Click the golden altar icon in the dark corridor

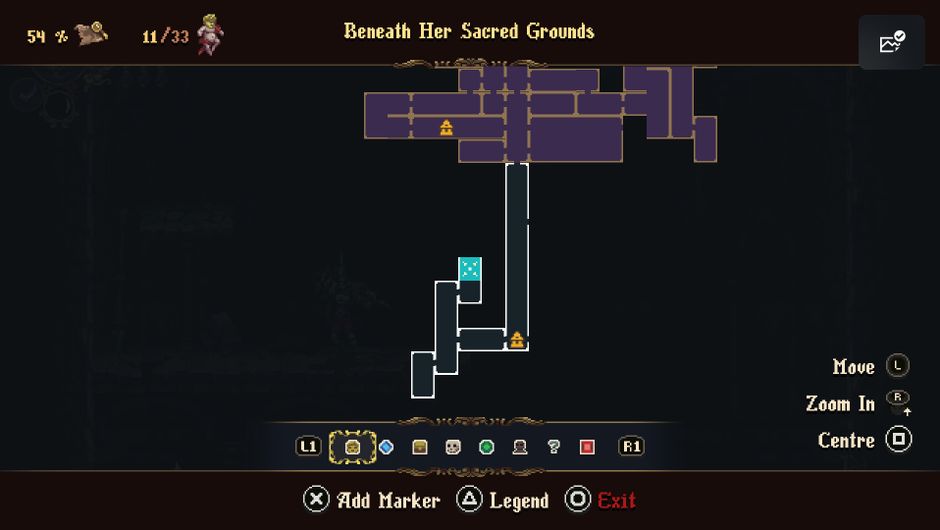(x=517, y=340)
